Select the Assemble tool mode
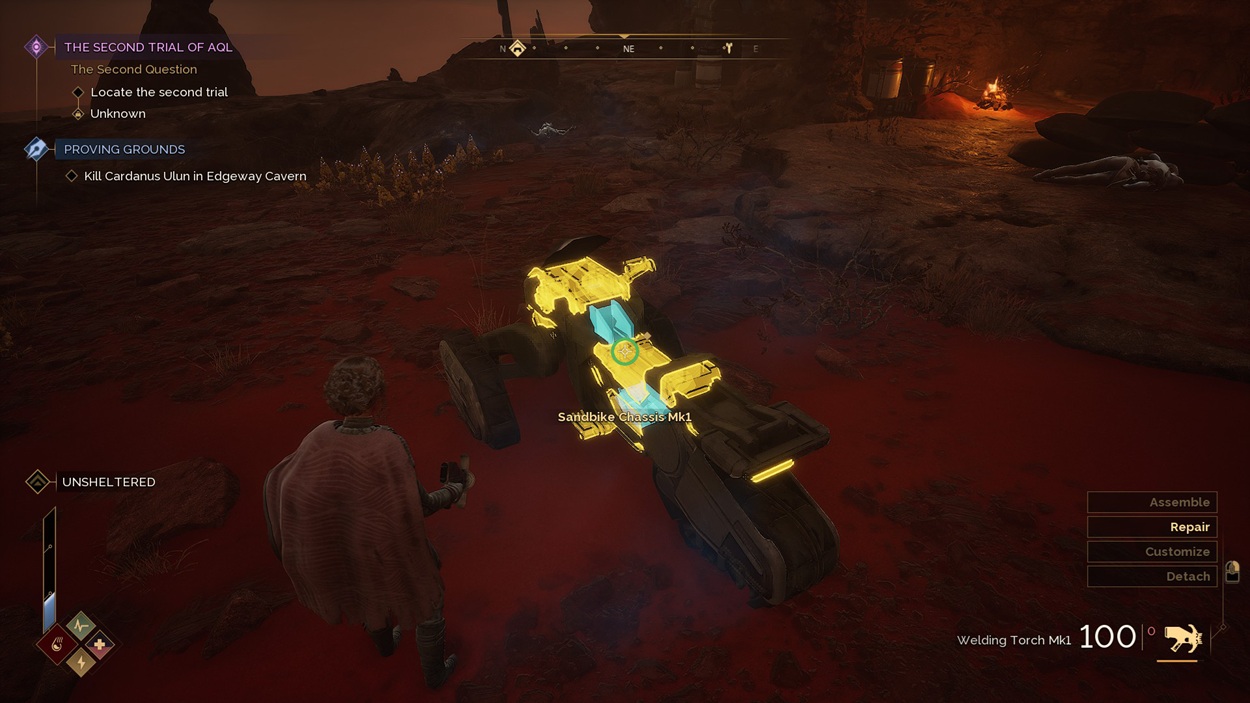This screenshot has width=1250, height=703. point(1152,502)
